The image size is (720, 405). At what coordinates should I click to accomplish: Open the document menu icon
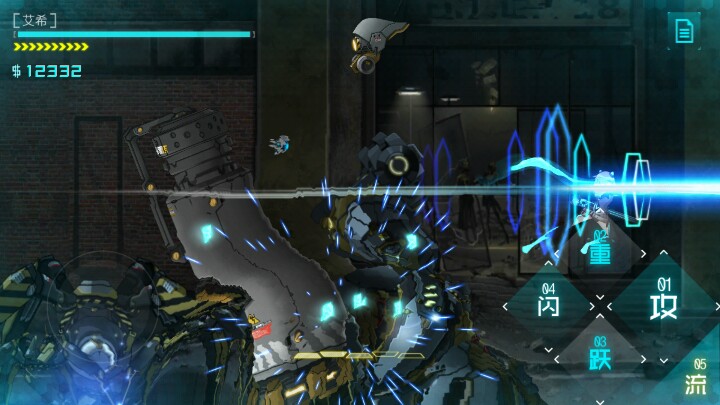pyautogui.click(x=684, y=30)
